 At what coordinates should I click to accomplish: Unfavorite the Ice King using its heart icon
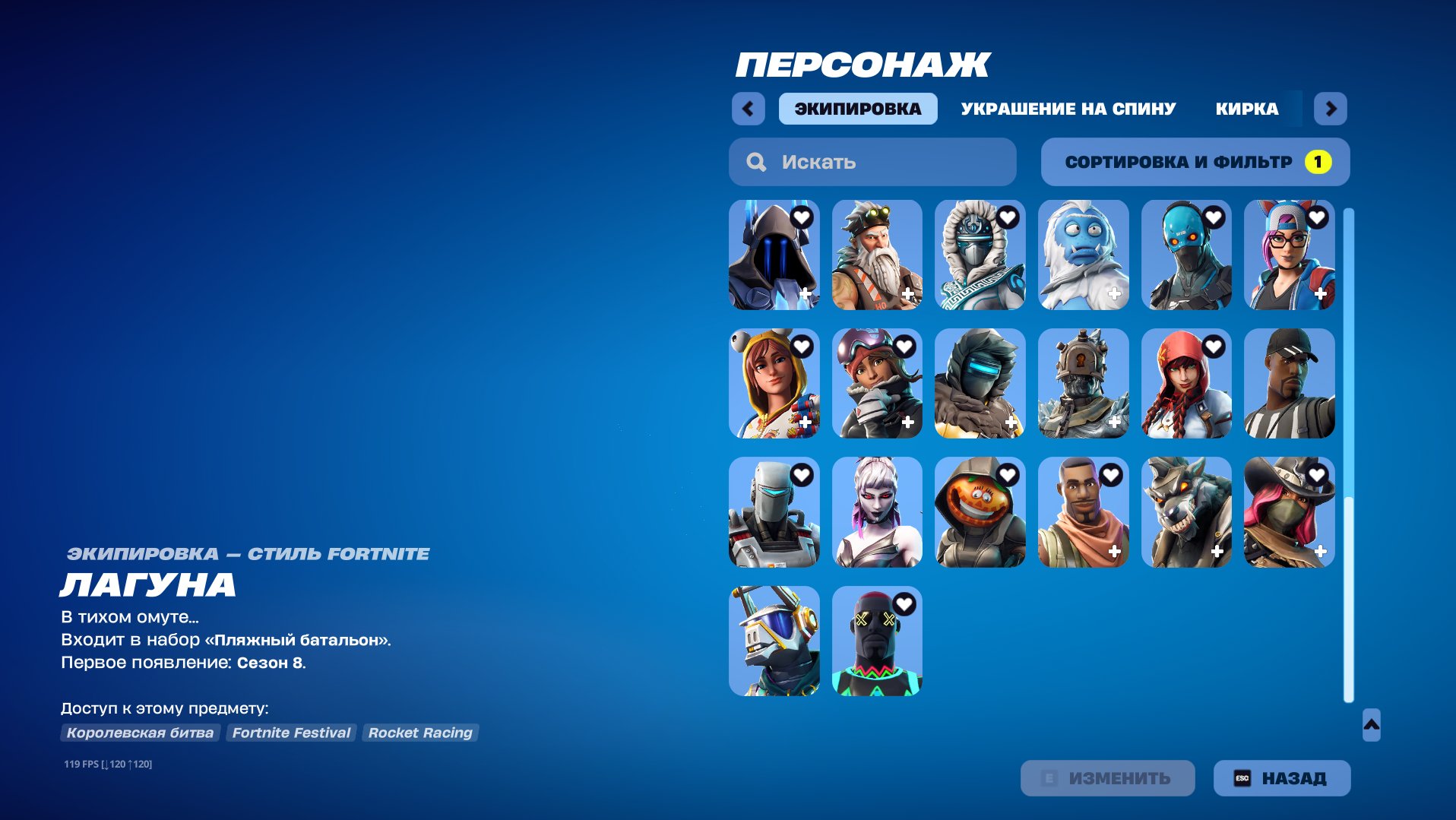[802, 217]
